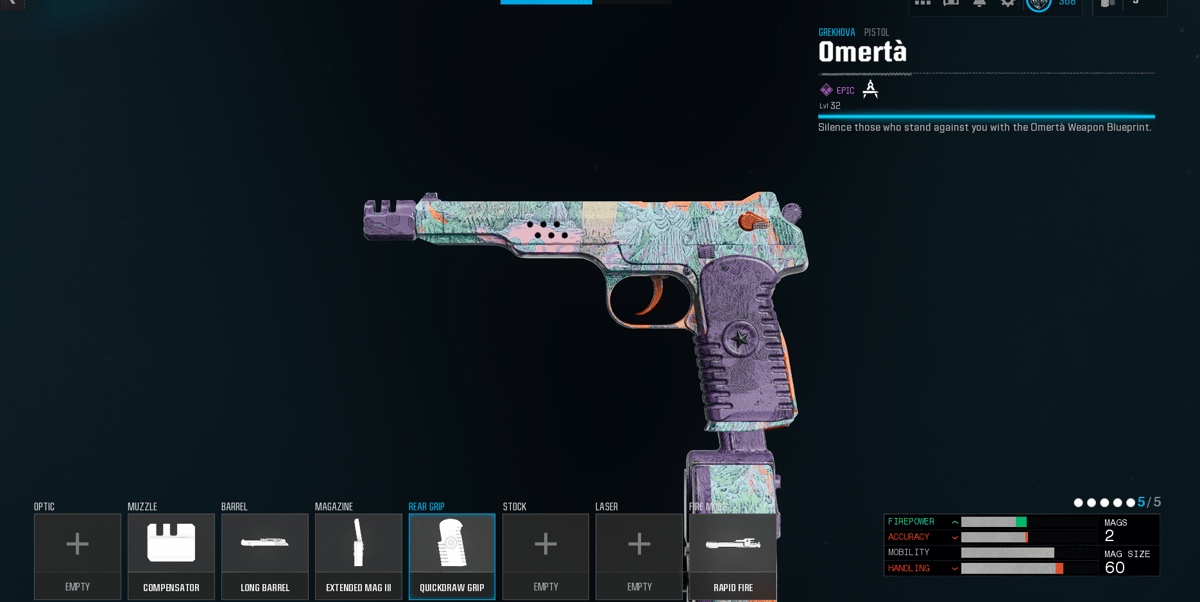This screenshot has width=1200, height=602.
Task: Select the Quickdraw Grip rear grip slot
Action: click(452, 556)
